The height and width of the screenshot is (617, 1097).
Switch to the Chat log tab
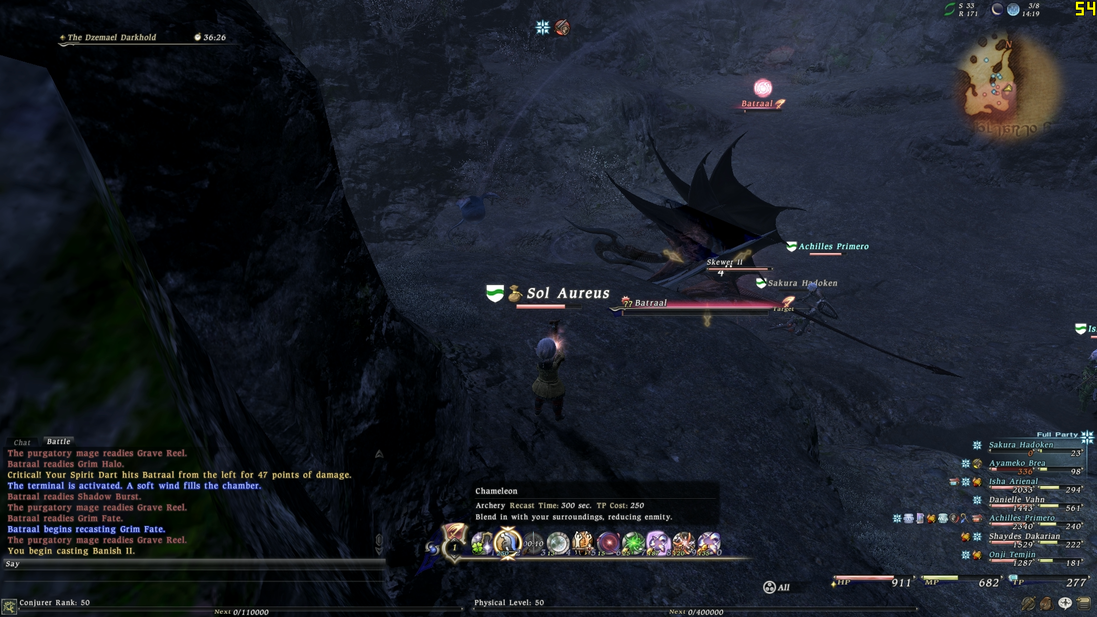21,442
